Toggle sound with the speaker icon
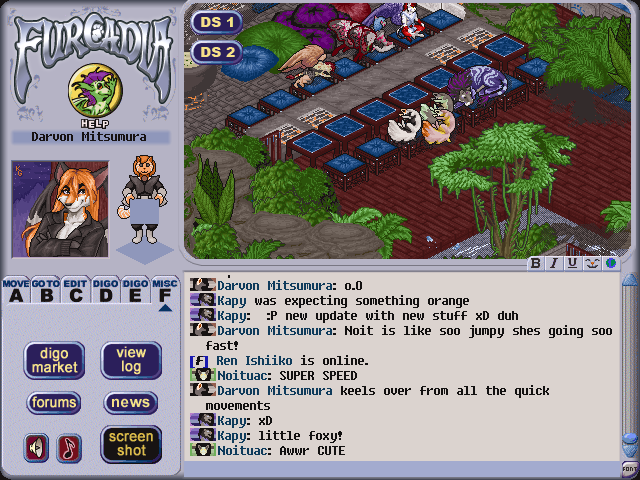The height and width of the screenshot is (480, 640). [37, 447]
